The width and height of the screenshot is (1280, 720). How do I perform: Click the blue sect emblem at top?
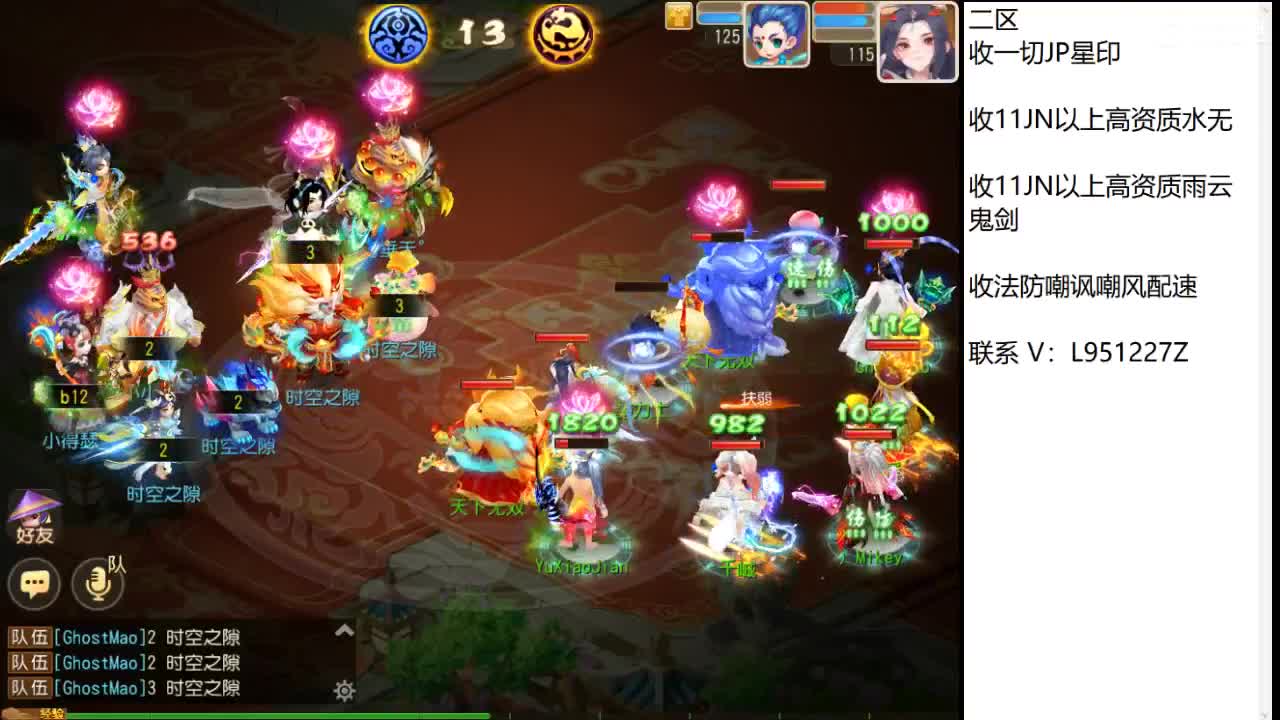click(398, 34)
